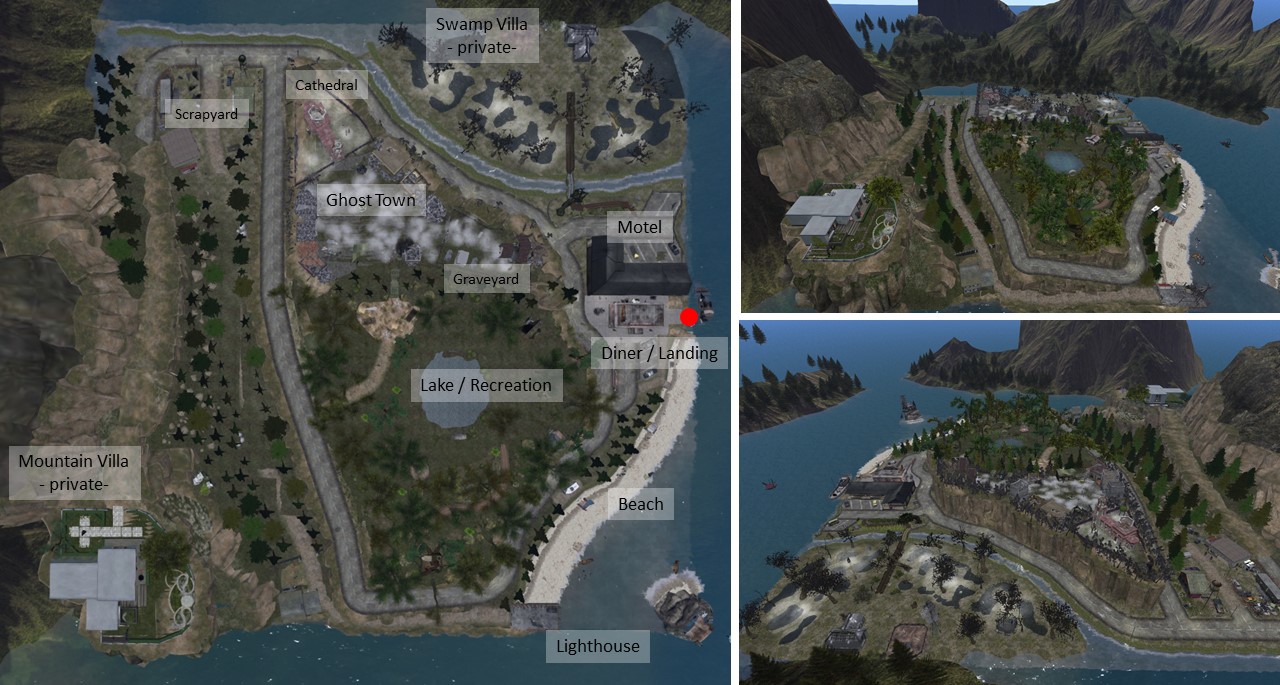Click the red landing point marker
Screen dimensions: 1280x685
(689, 317)
